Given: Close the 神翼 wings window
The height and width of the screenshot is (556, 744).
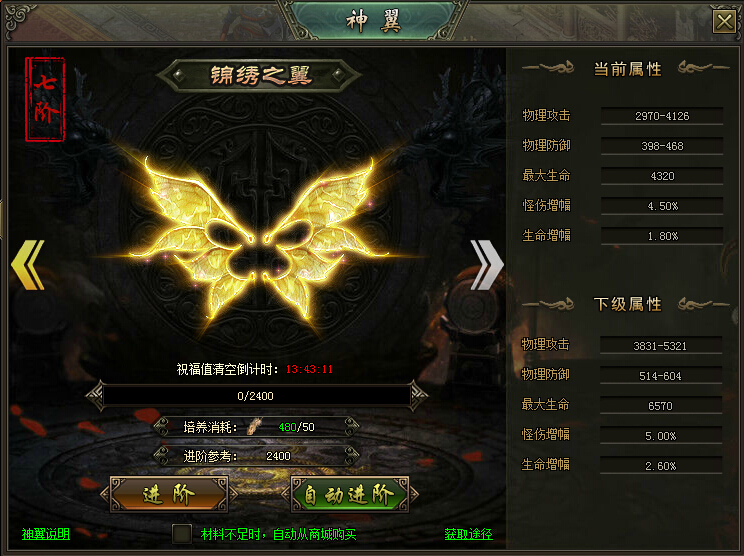Looking at the screenshot, I should [722, 21].
